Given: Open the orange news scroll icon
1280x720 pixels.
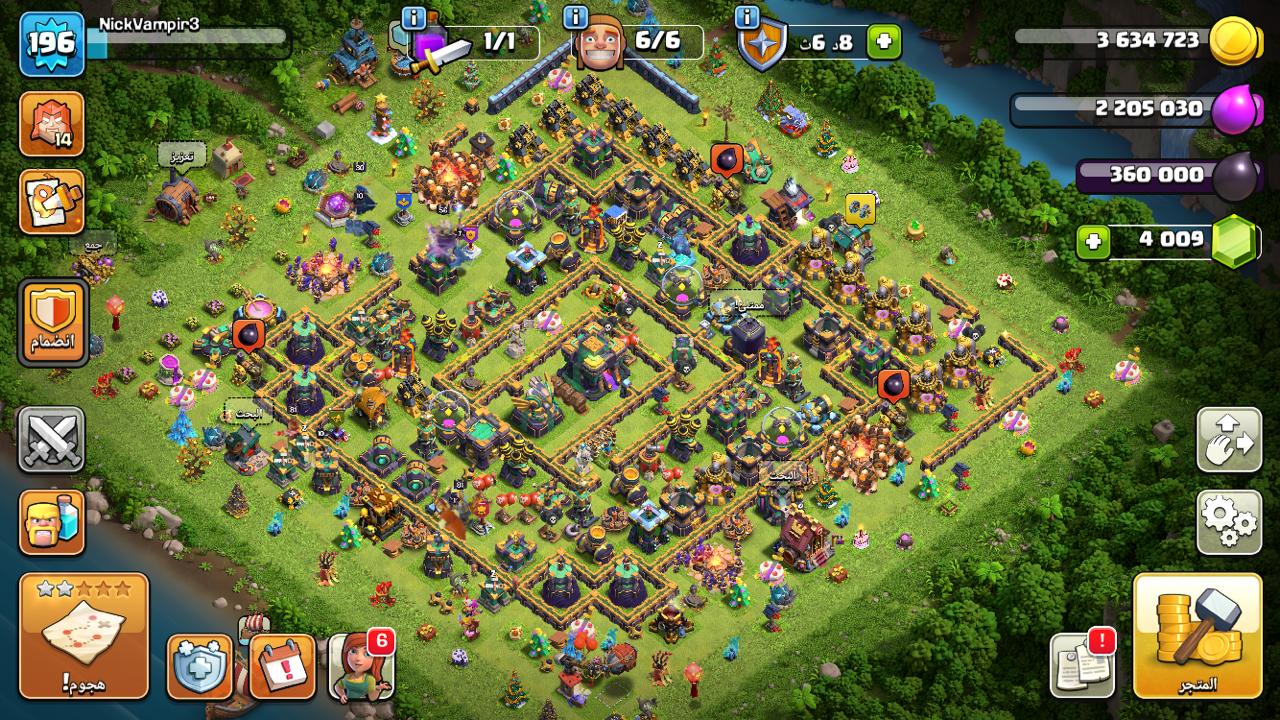Looking at the screenshot, I should pyautogui.click(x=51, y=202).
